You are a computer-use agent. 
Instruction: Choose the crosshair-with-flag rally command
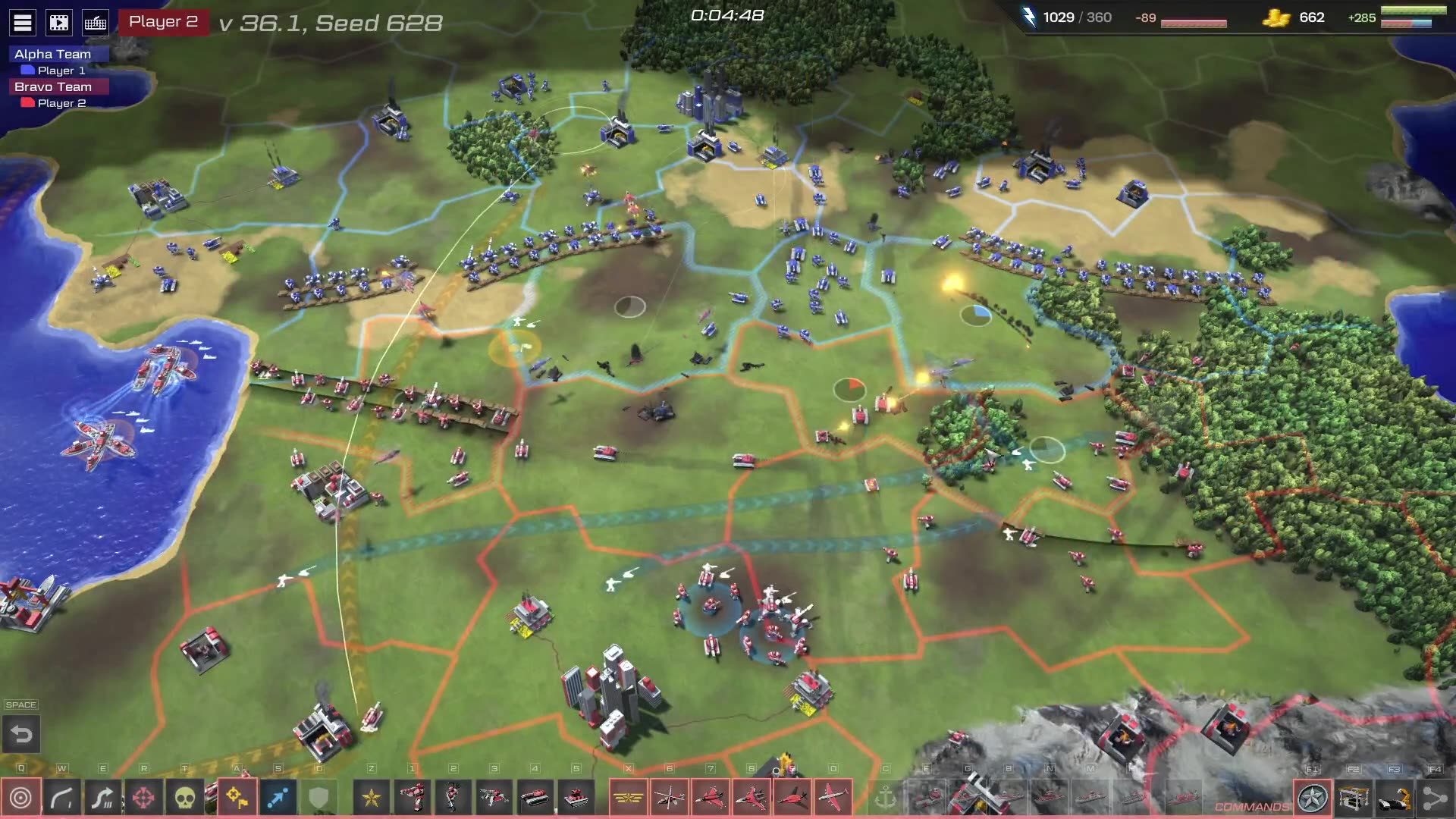point(237,798)
